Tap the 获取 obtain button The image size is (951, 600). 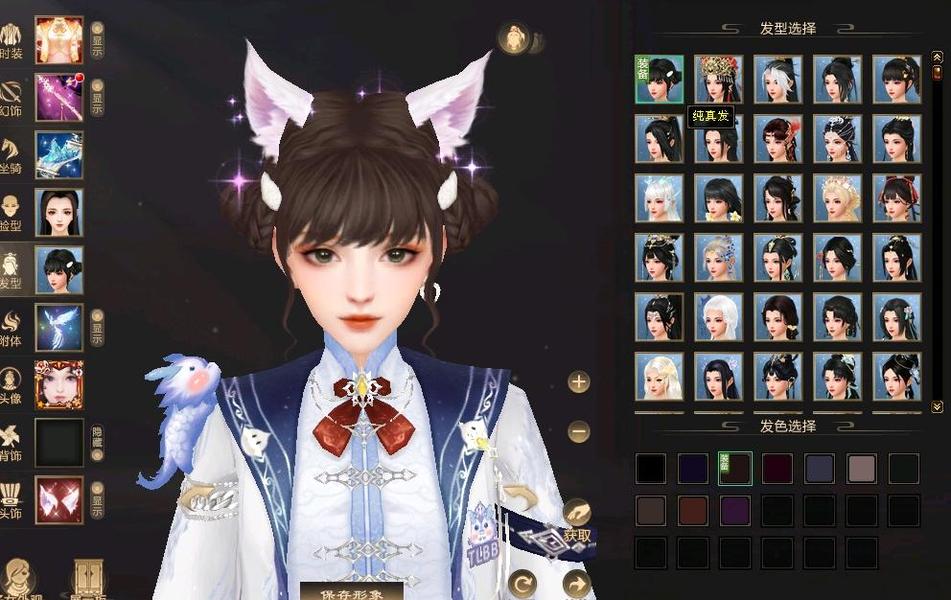[578, 535]
